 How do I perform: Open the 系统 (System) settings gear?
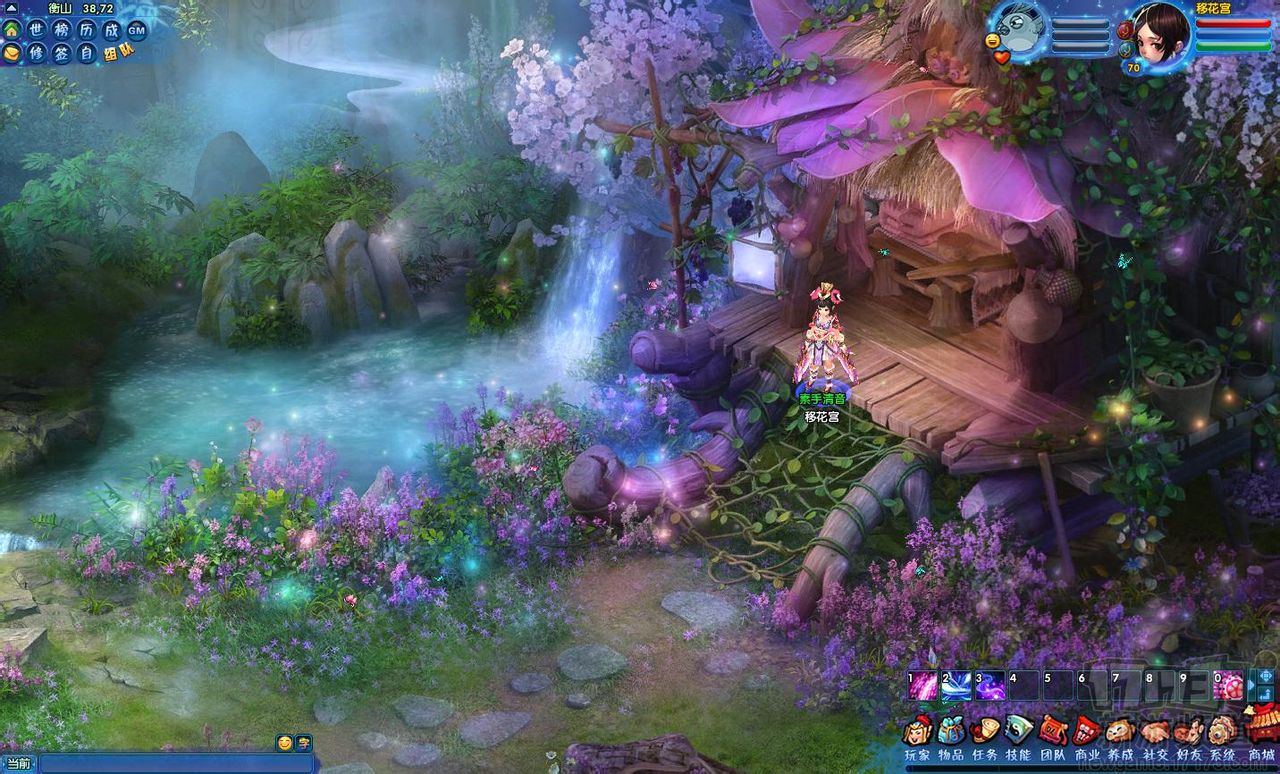click(x=1222, y=731)
